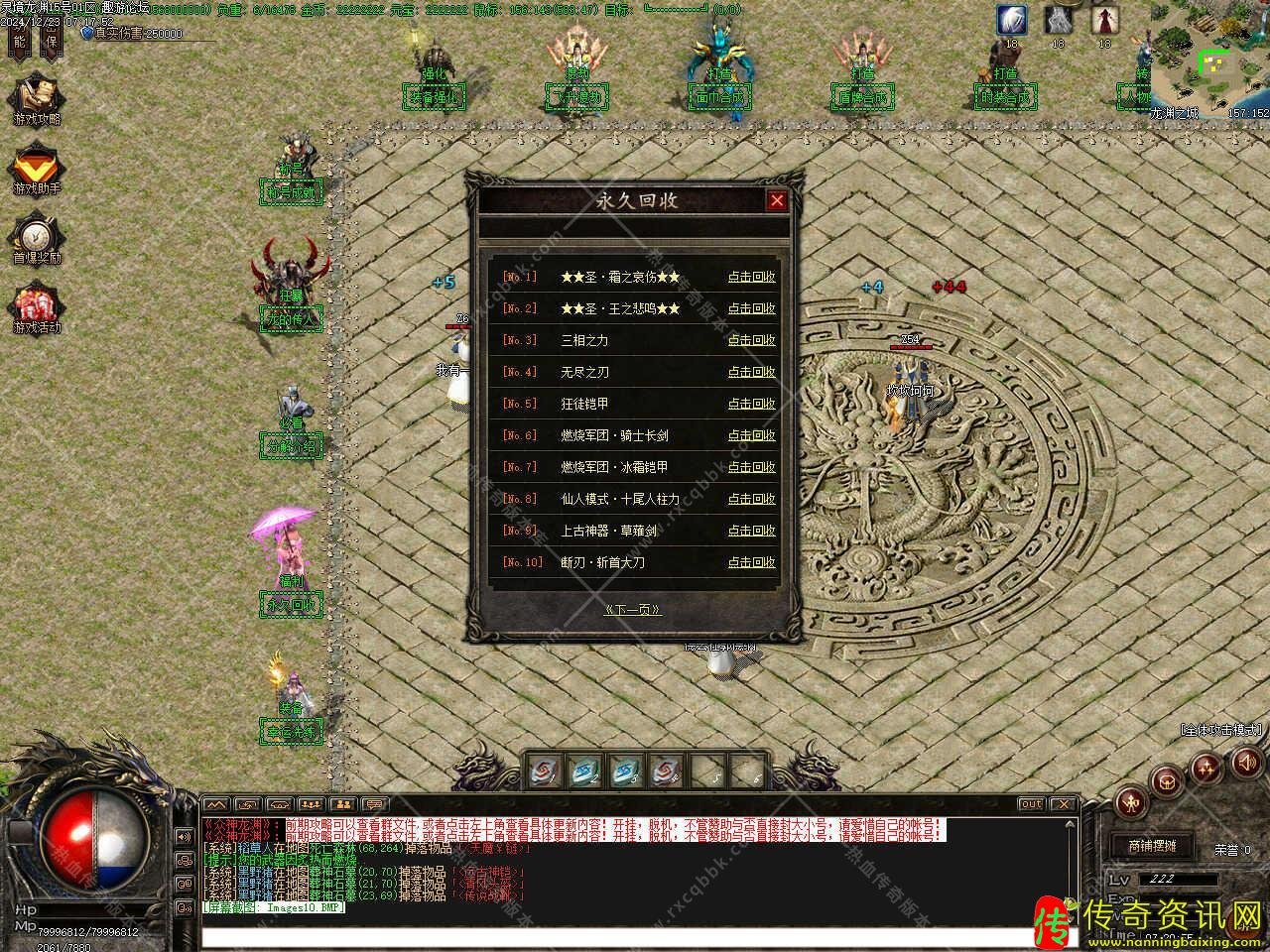Click the 'out' button on the chat bar
1270x952 pixels.
(1031, 804)
